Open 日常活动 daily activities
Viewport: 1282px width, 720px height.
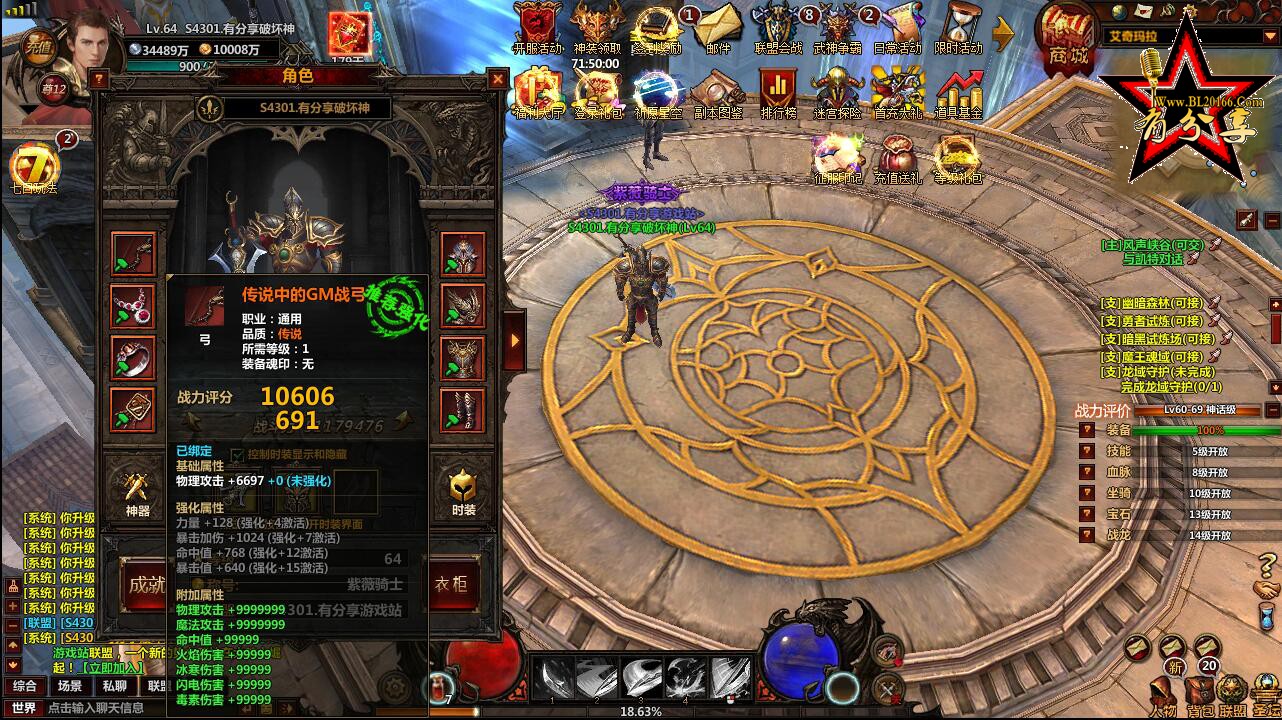(897, 28)
